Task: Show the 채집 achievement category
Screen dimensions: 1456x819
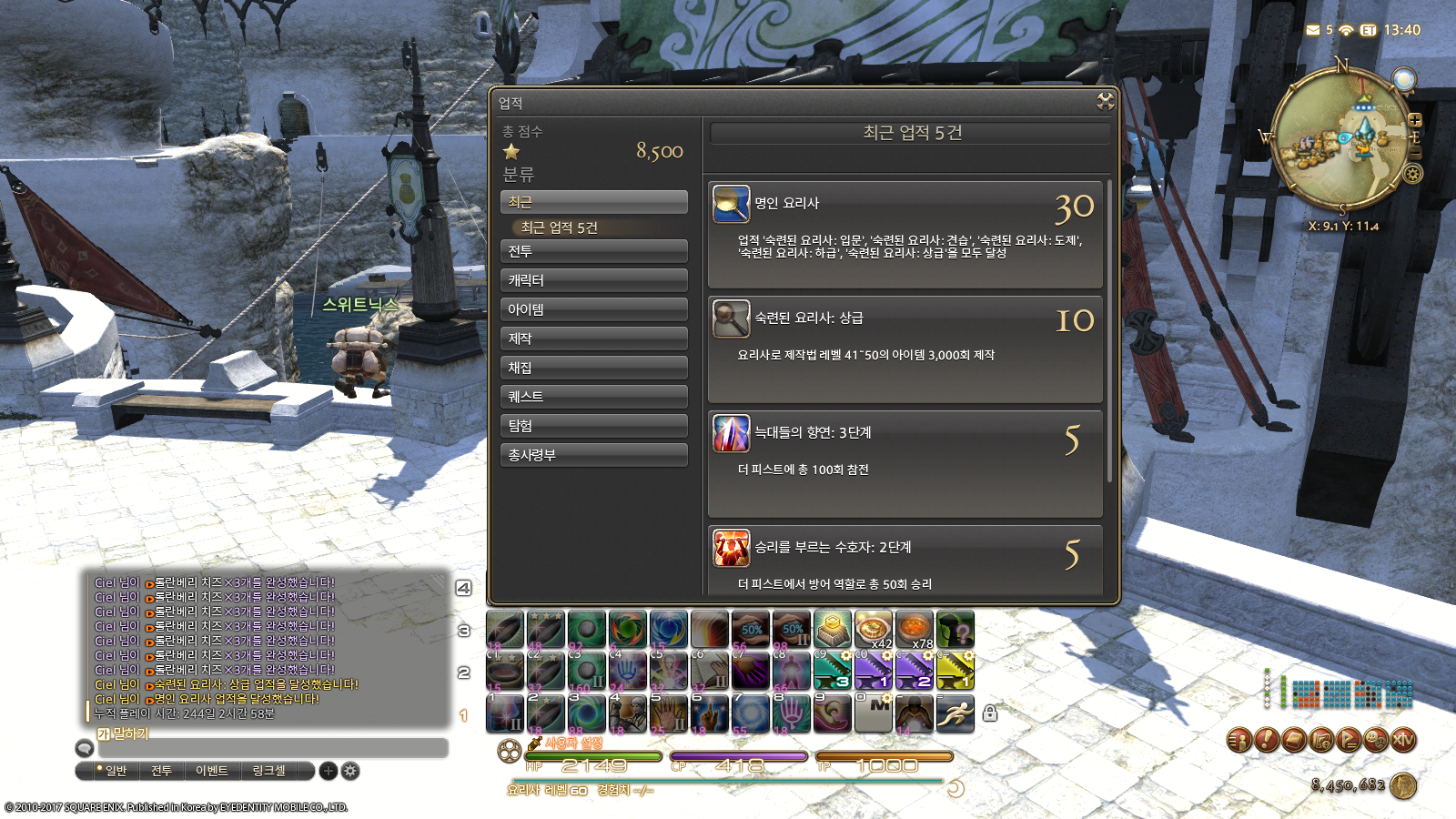Action: point(593,368)
